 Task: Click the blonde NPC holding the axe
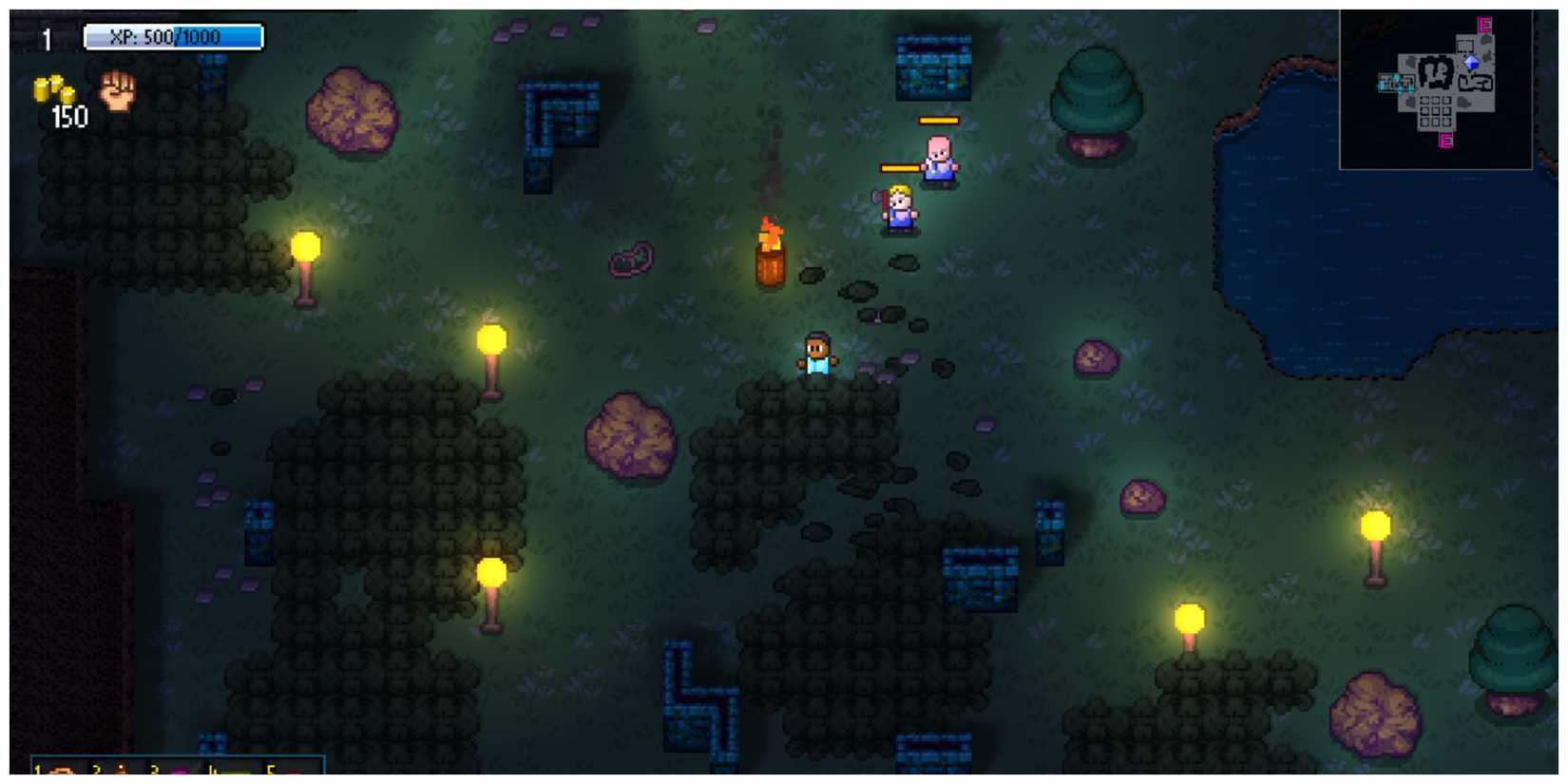(898, 209)
